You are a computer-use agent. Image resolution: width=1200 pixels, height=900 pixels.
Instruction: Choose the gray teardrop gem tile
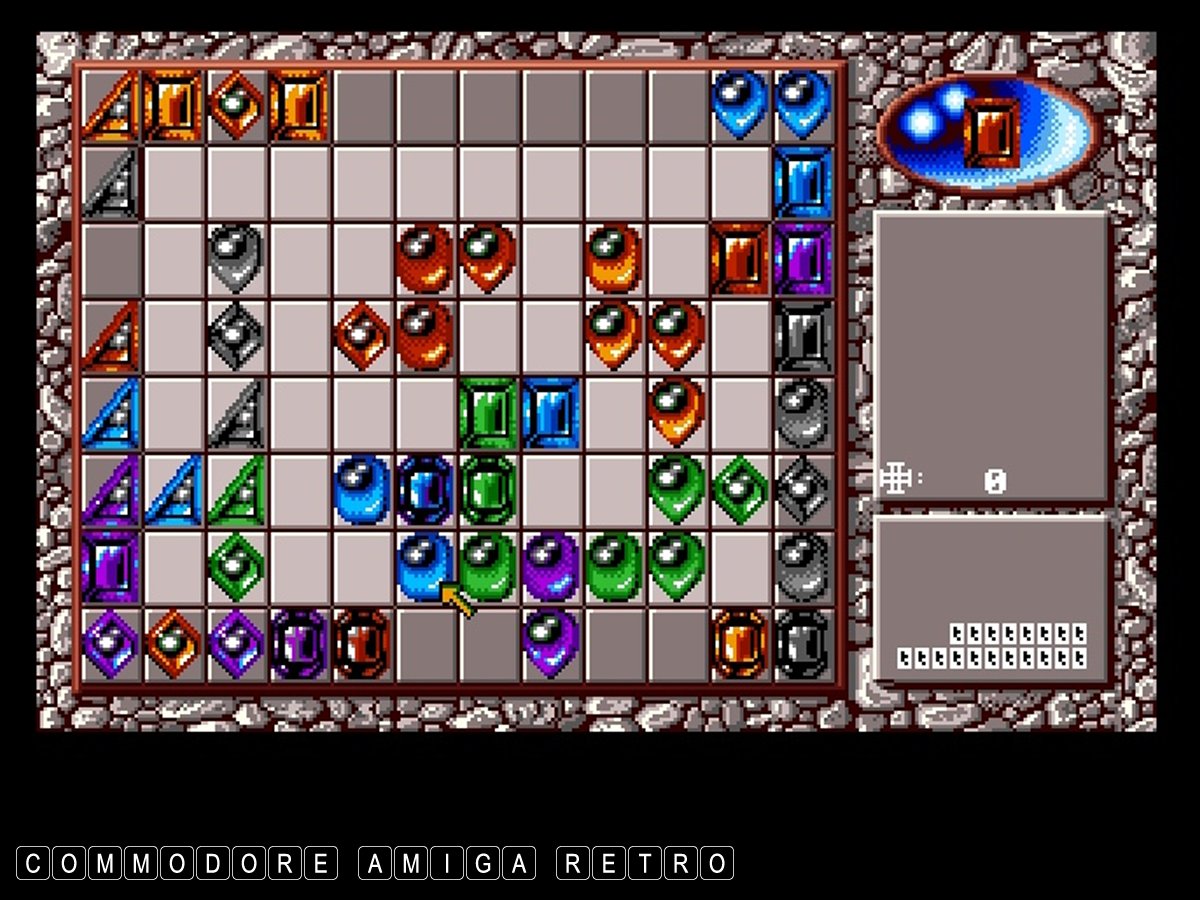[x=237, y=259]
